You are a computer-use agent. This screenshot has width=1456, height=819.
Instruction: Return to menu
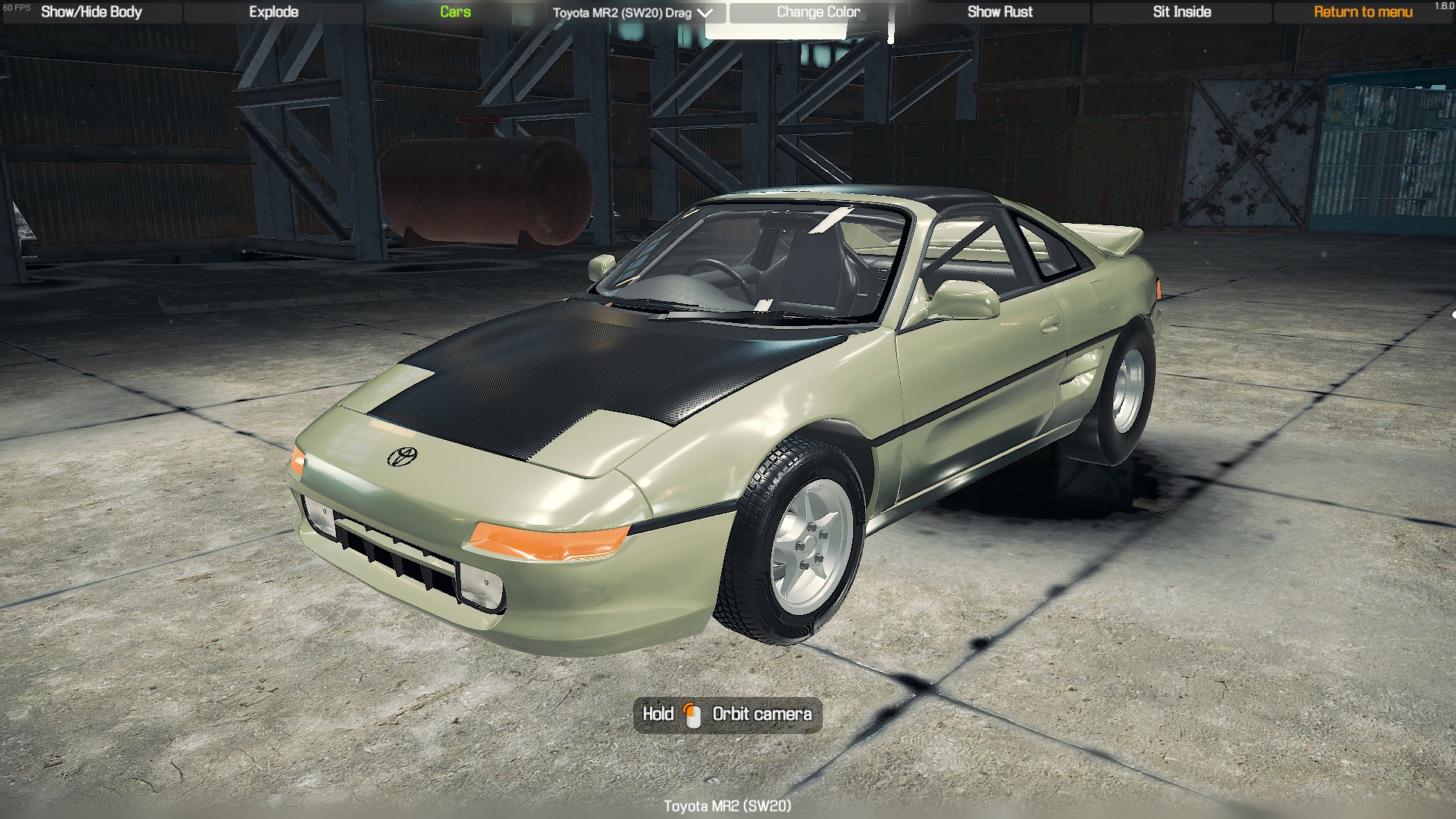[1363, 12]
